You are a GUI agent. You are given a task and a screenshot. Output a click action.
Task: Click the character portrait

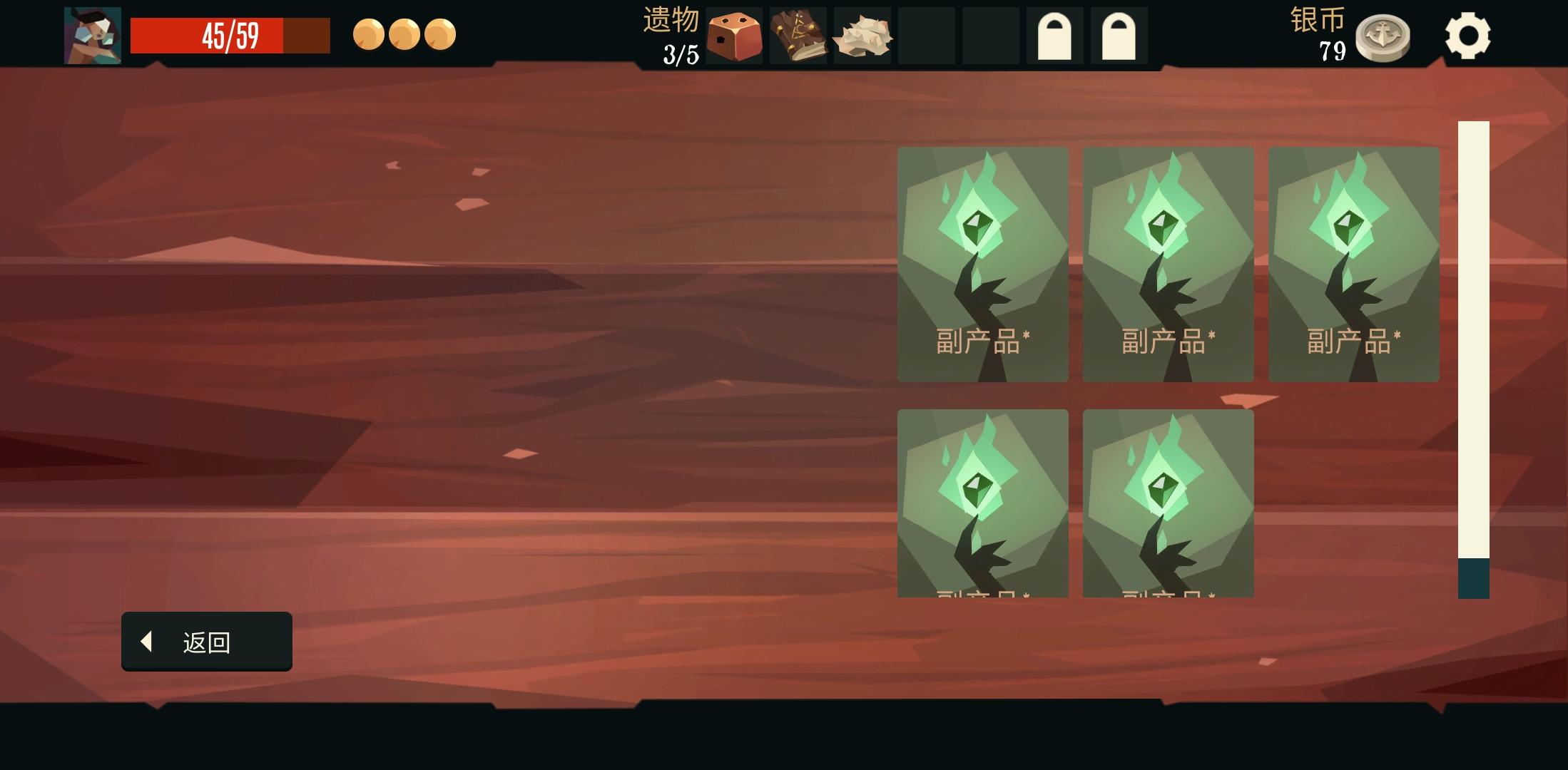point(92,34)
